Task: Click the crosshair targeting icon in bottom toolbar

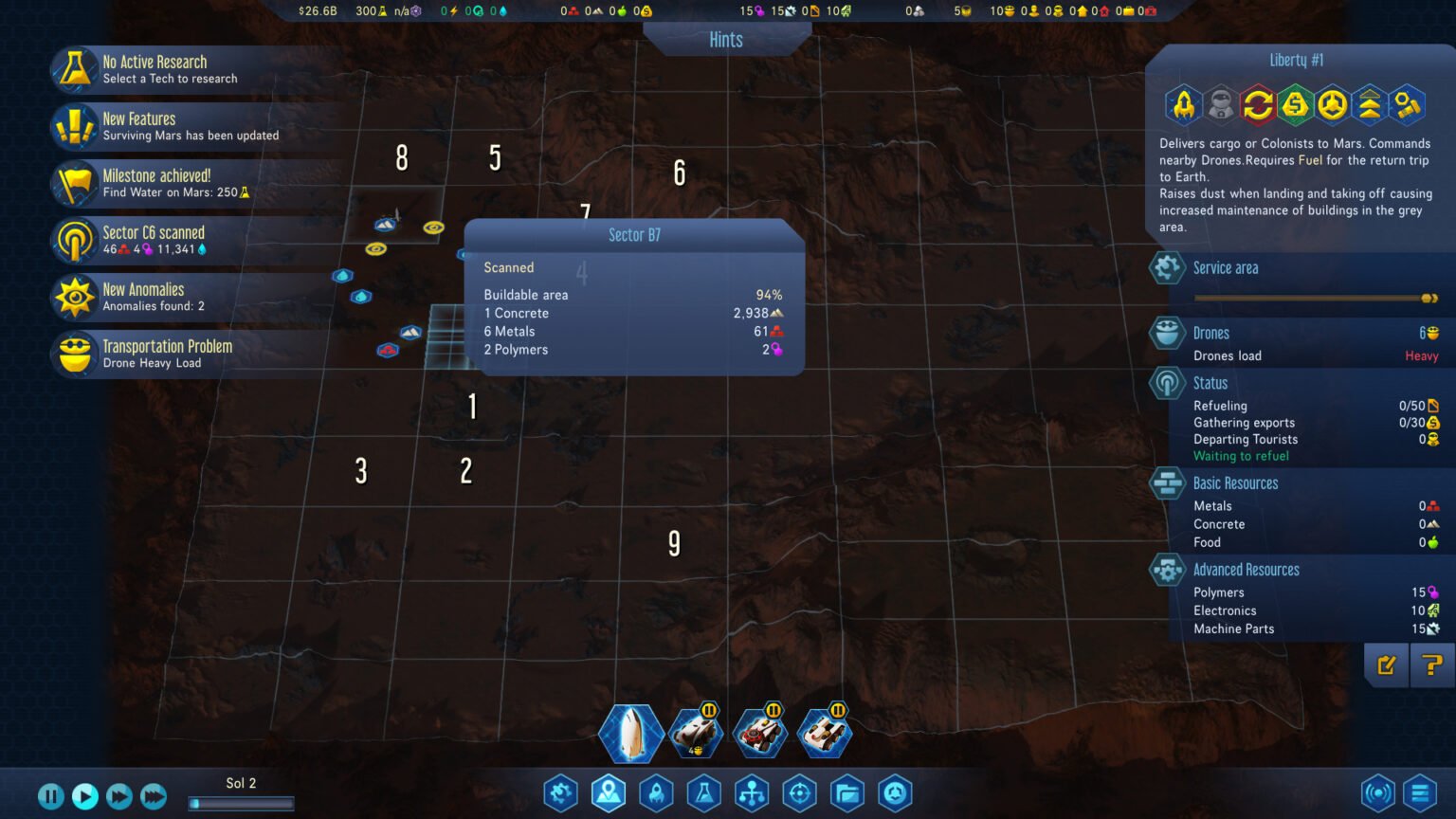Action: [799, 793]
